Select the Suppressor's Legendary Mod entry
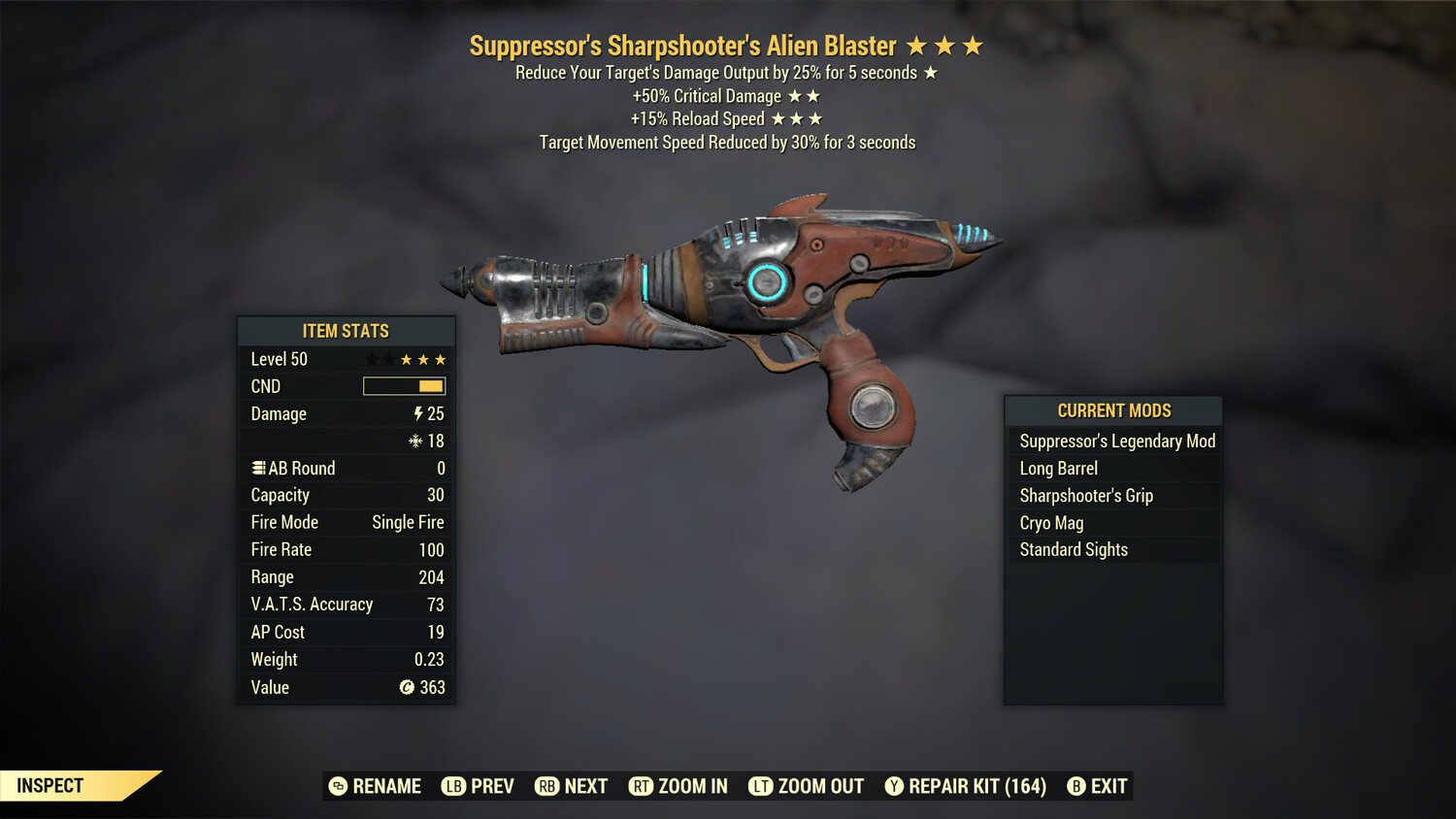Viewport: 1456px width, 819px height. click(1116, 441)
